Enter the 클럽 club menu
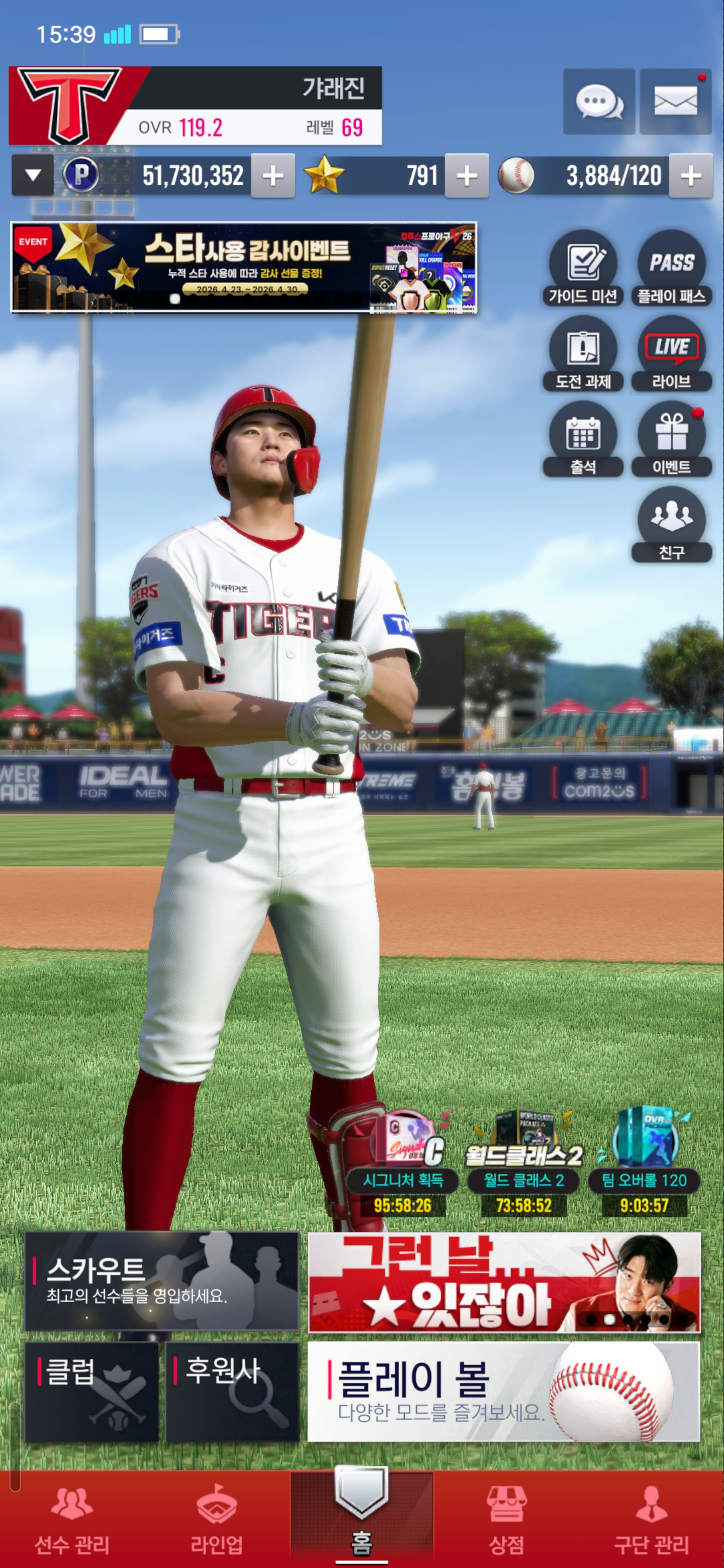This screenshot has height=1568, width=724. pos(92,1392)
